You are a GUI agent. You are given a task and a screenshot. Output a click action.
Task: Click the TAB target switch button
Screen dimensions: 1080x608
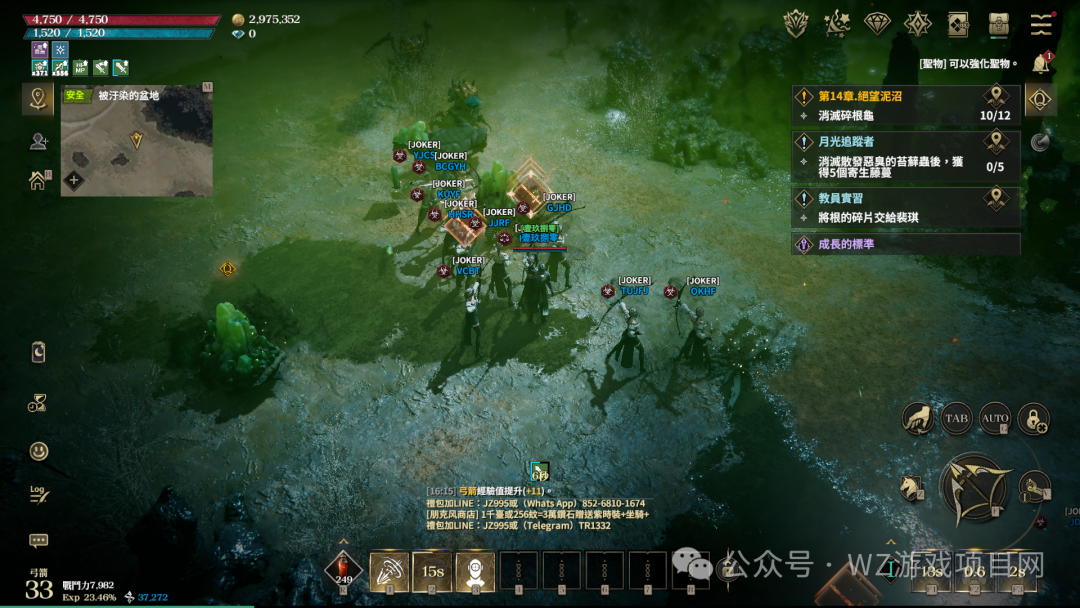coord(957,419)
